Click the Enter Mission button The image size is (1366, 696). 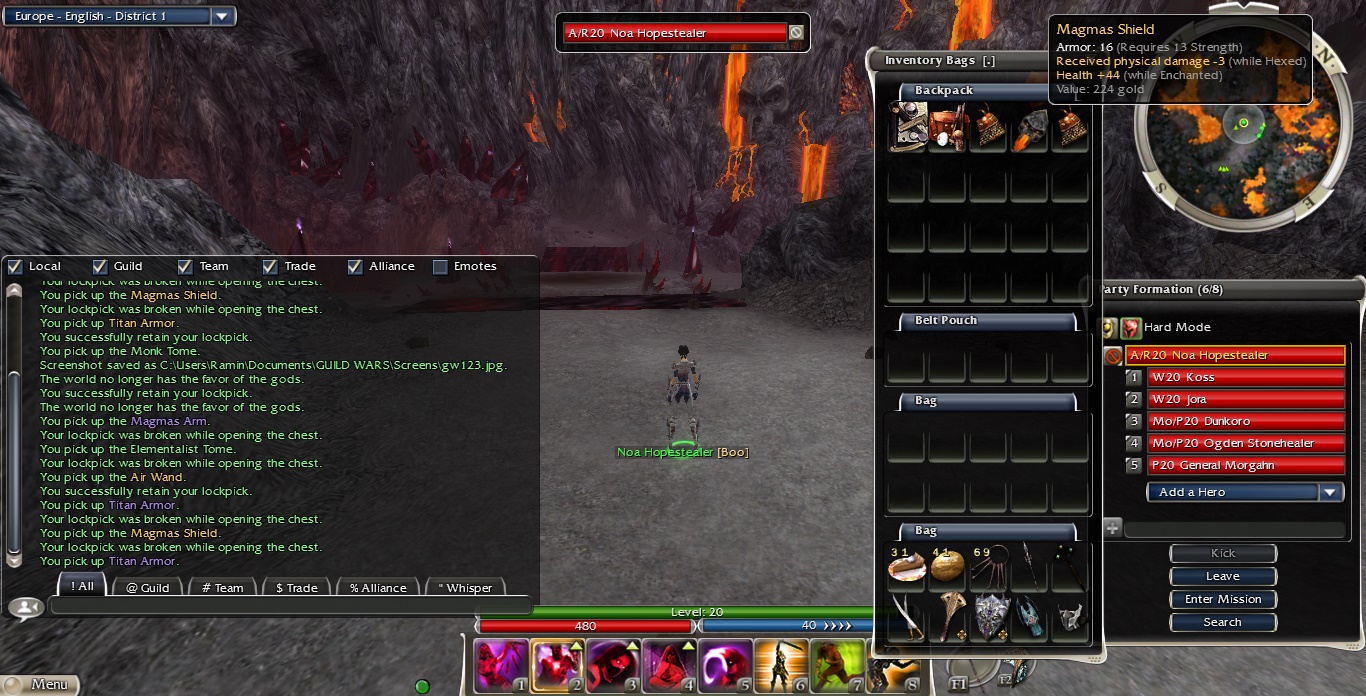click(1222, 599)
